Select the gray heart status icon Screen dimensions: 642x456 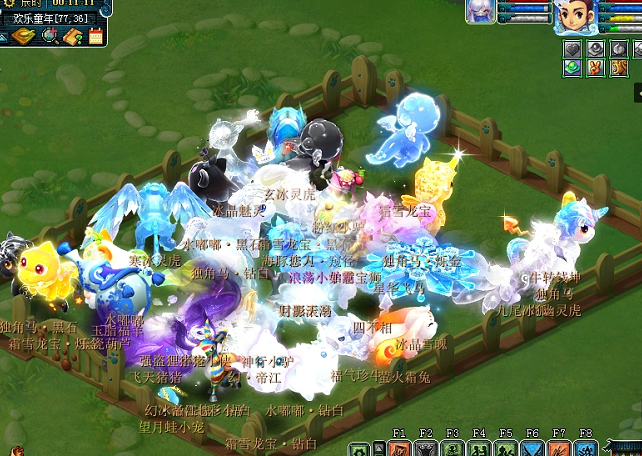click(572, 49)
